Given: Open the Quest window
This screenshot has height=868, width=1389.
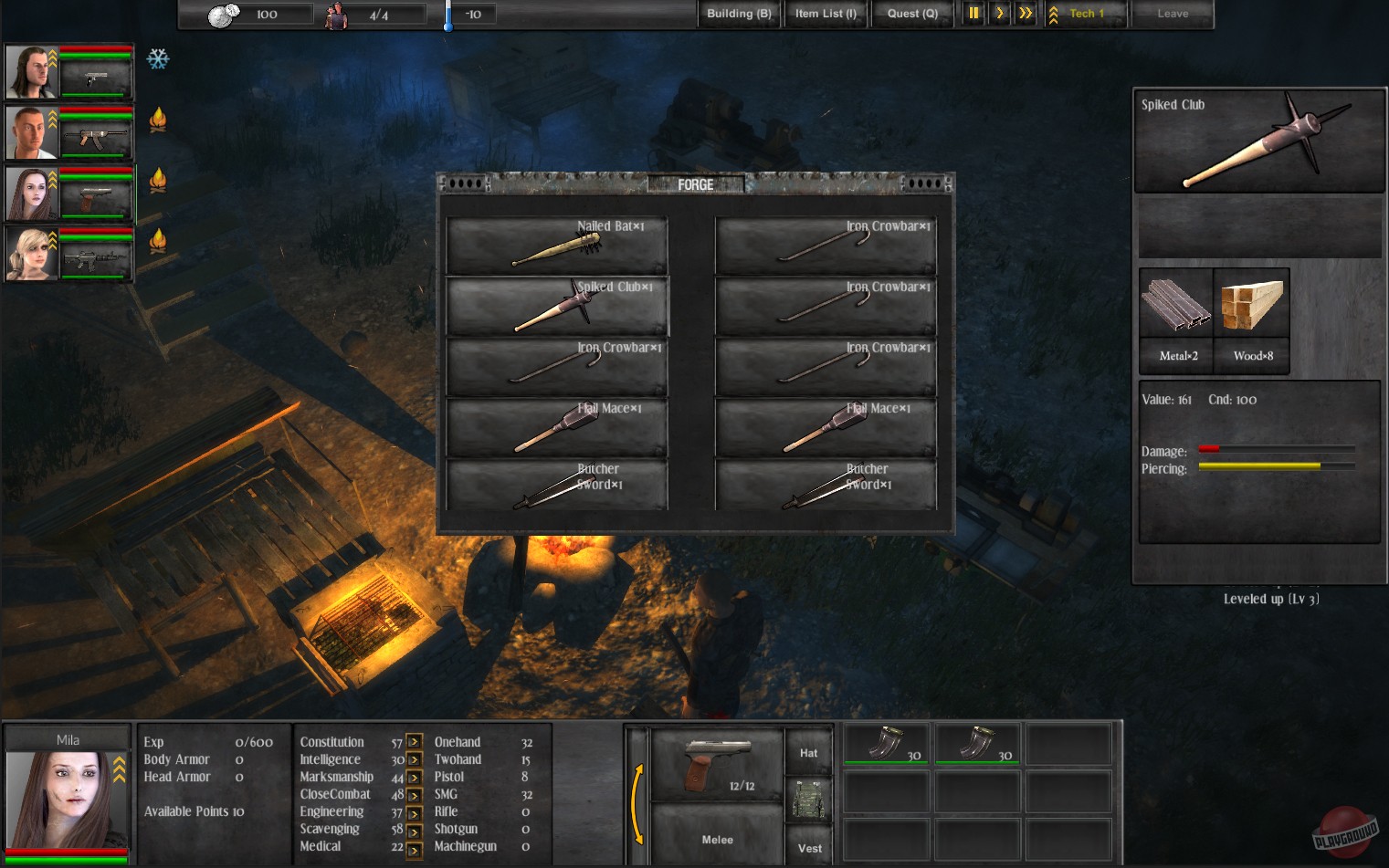Looking at the screenshot, I should tap(912, 14).
